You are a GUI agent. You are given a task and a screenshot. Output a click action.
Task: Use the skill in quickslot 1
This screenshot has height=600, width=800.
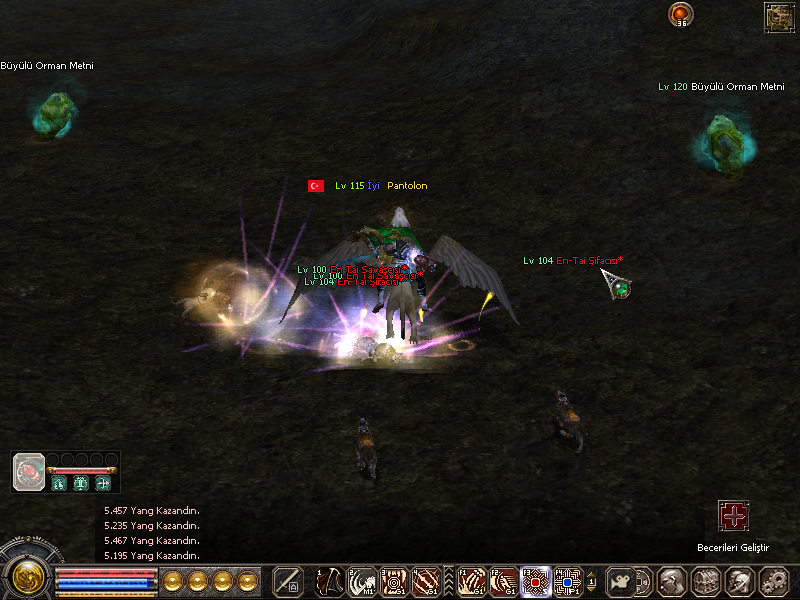330,581
